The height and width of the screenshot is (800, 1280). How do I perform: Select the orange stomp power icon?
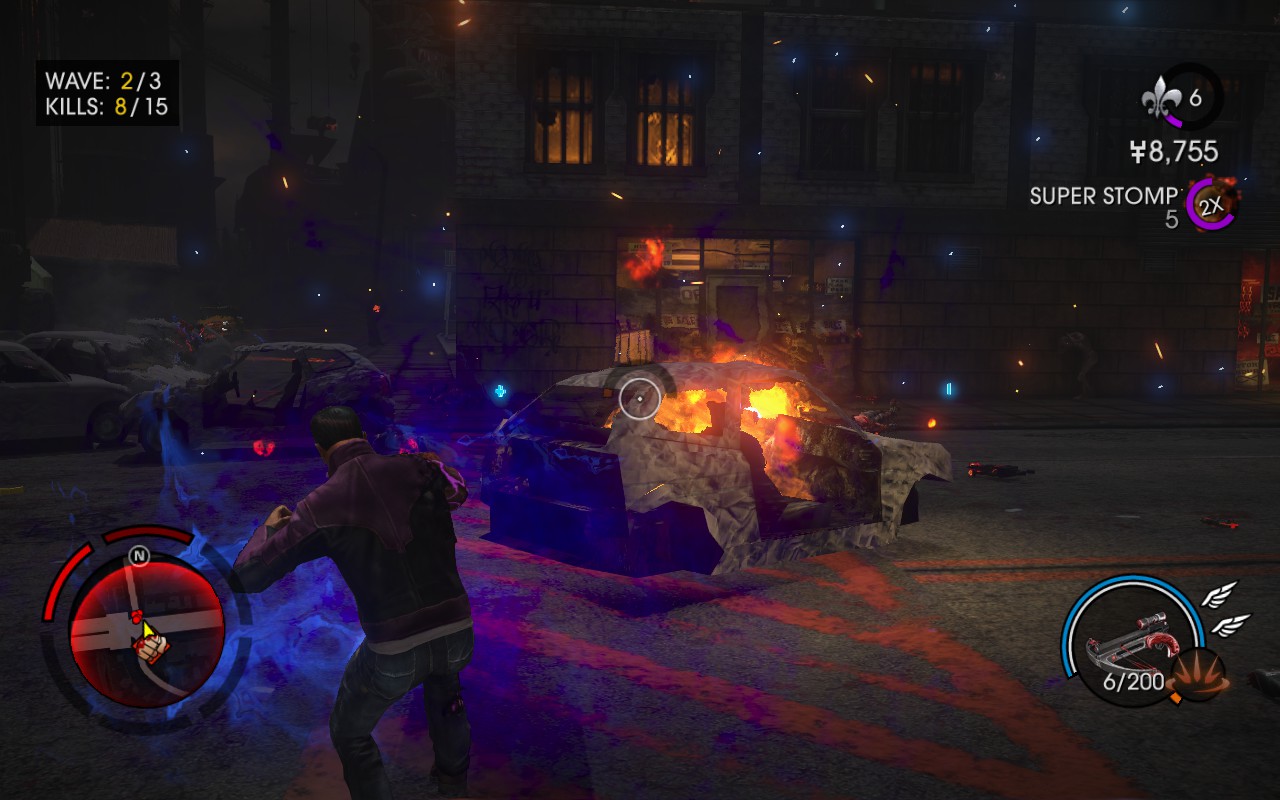[x=1199, y=674]
